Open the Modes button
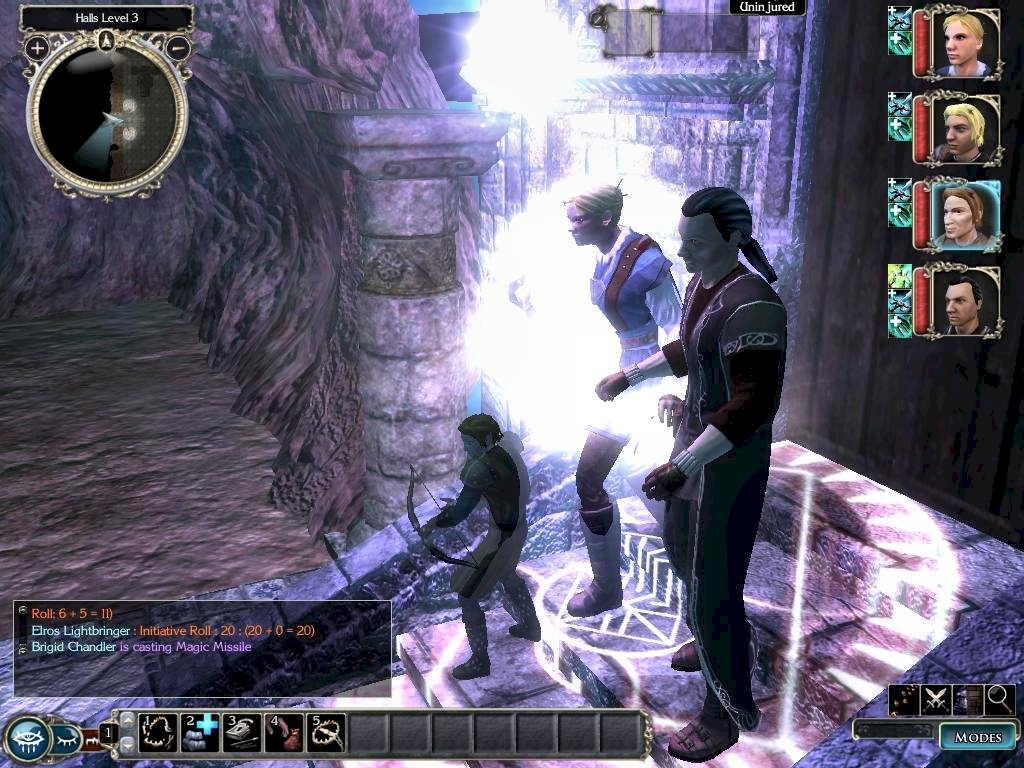 pos(977,737)
